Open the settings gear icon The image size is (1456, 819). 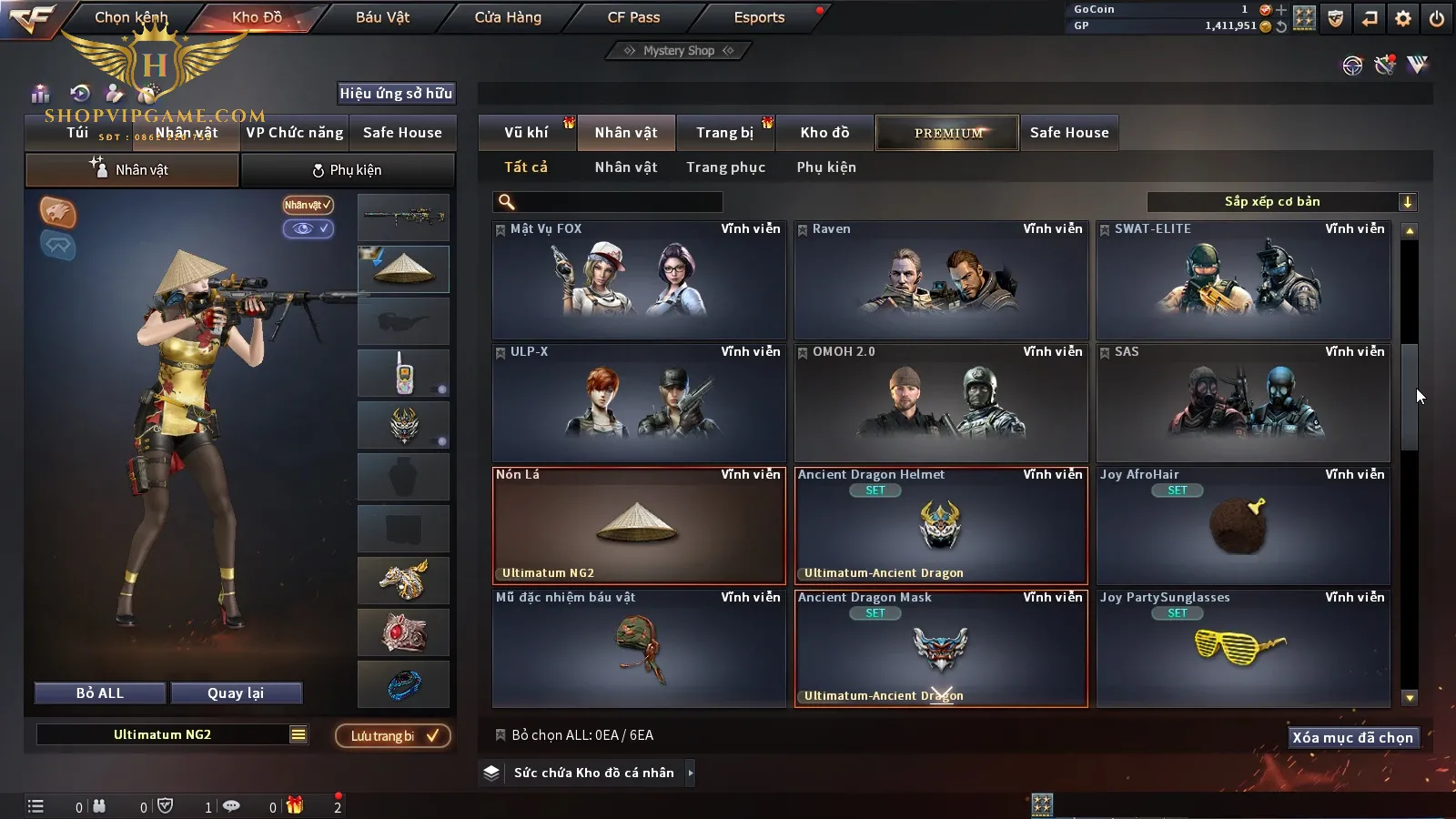pos(1403,18)
